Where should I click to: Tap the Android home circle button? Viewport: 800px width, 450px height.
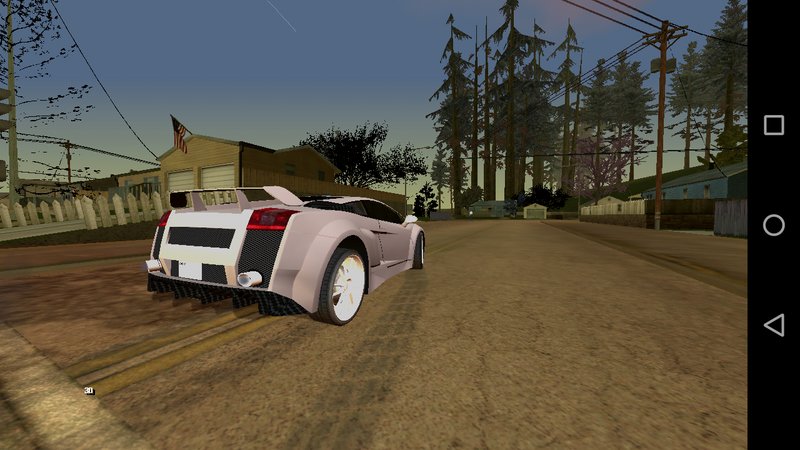point(773,225)
